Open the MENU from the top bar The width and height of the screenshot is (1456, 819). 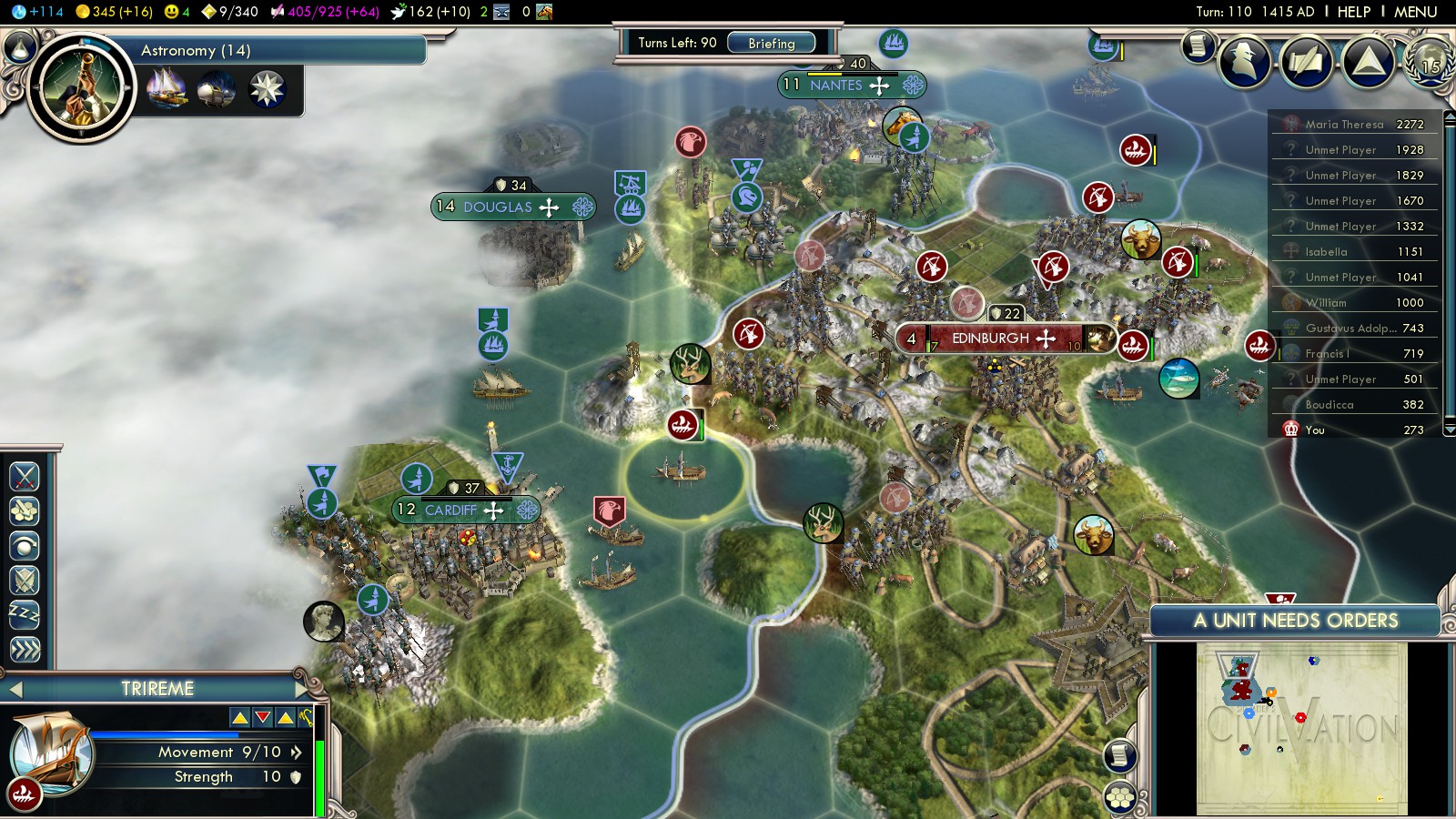pyautogui.click(x=1415, y=12)
